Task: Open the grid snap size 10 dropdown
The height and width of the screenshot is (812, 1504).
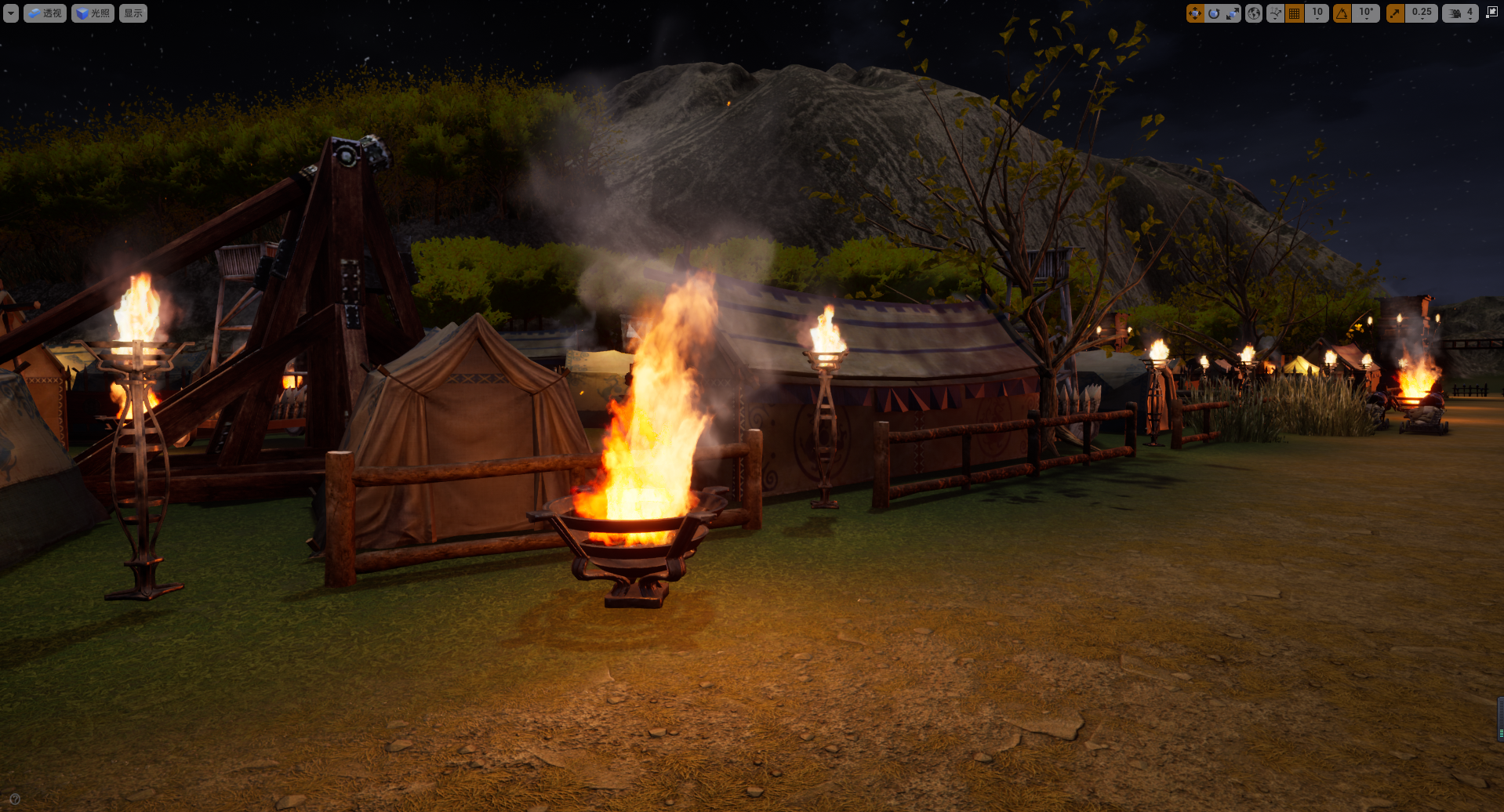Action: click(x=1317, y=13)
